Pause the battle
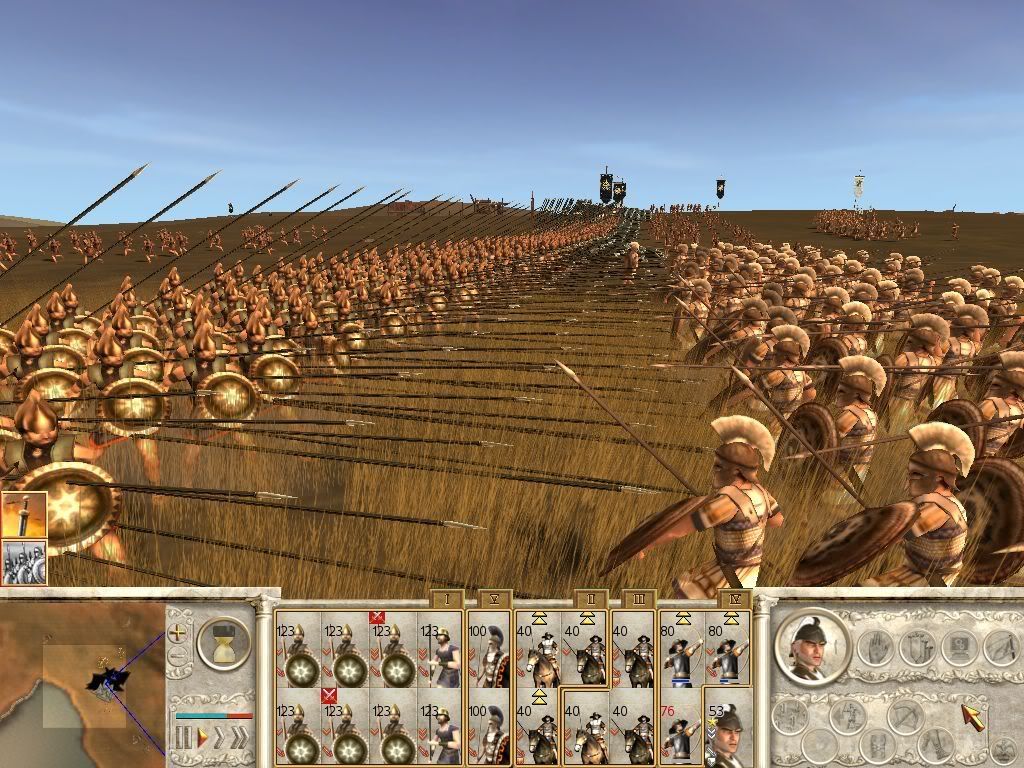This screenshot has width=1024, height=768. [184, 737]
